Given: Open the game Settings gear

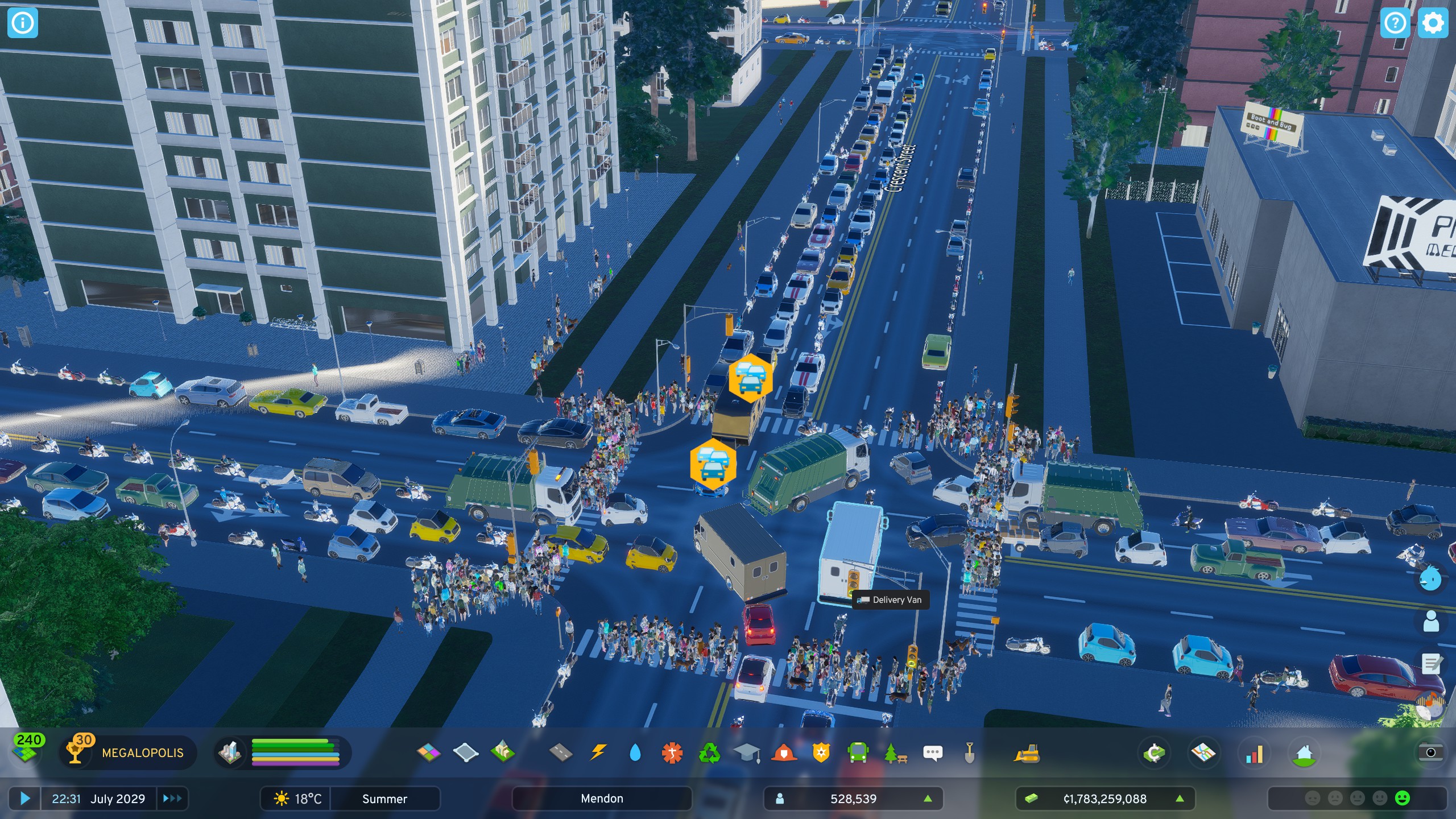Looking at the screenshot, I should pyautogui.click(x=1434, y=23).
